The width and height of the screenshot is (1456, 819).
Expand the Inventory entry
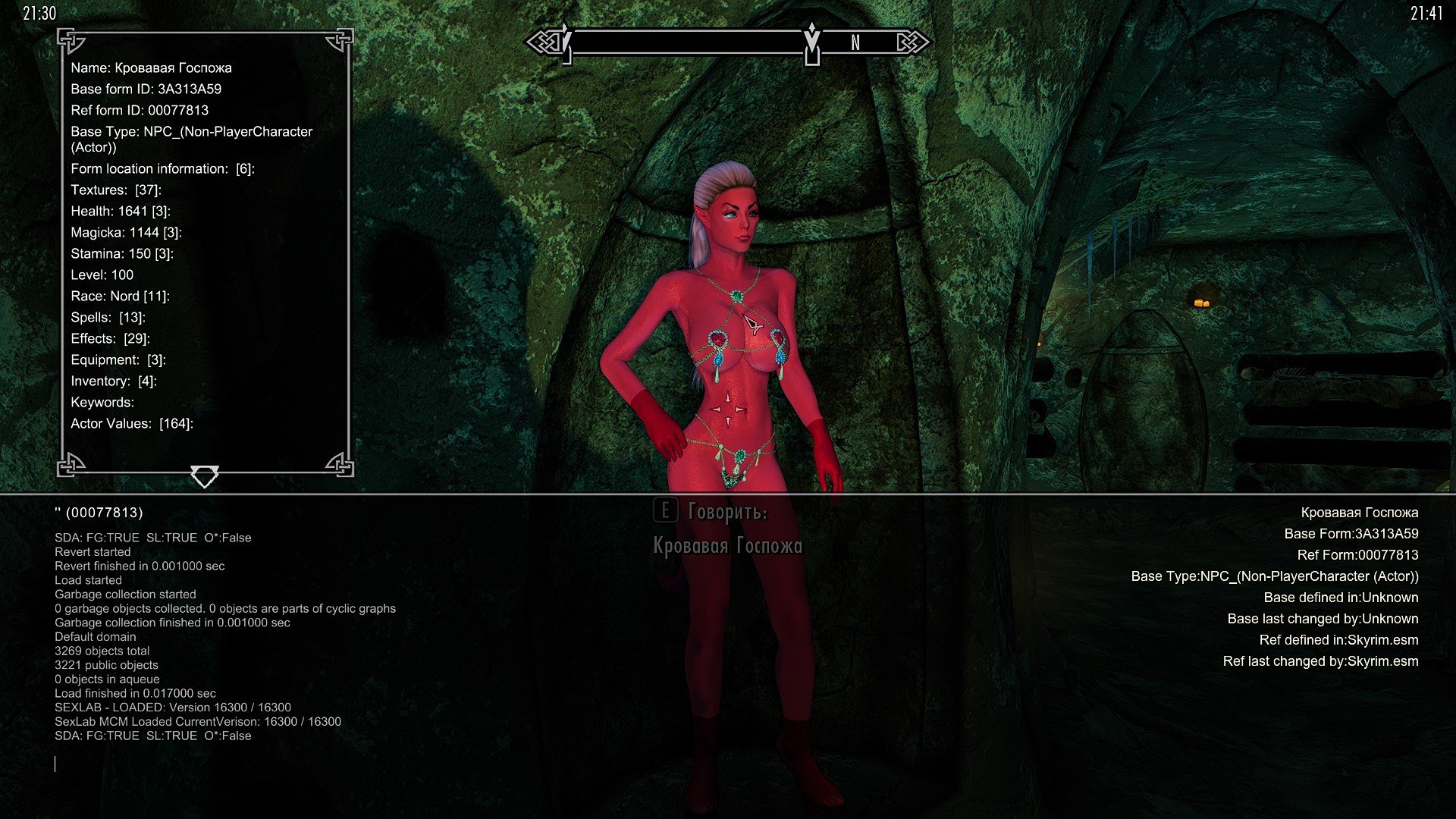click(x=114, y=381)
